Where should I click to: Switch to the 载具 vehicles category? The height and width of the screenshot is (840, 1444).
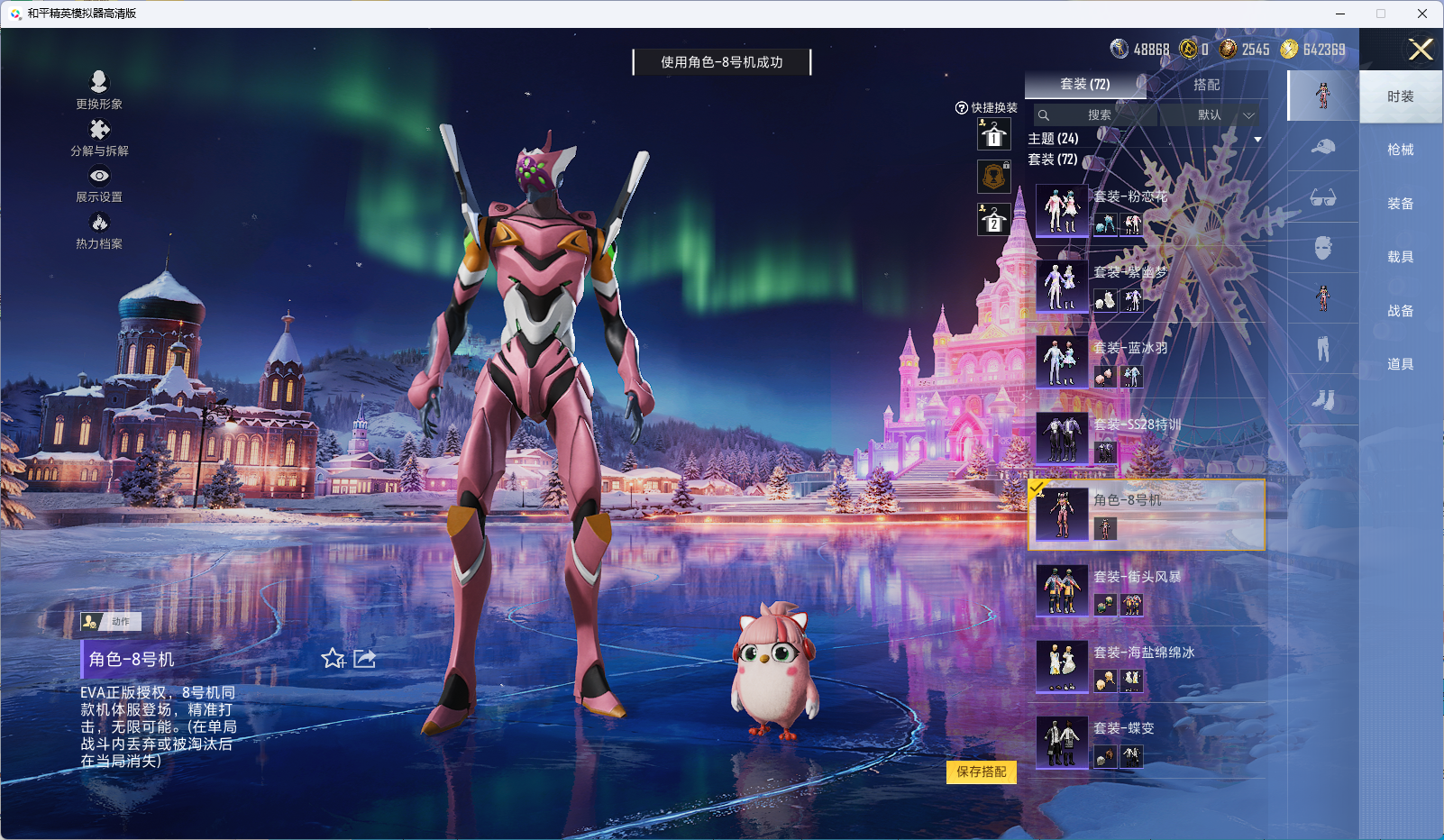point(1400,257)
